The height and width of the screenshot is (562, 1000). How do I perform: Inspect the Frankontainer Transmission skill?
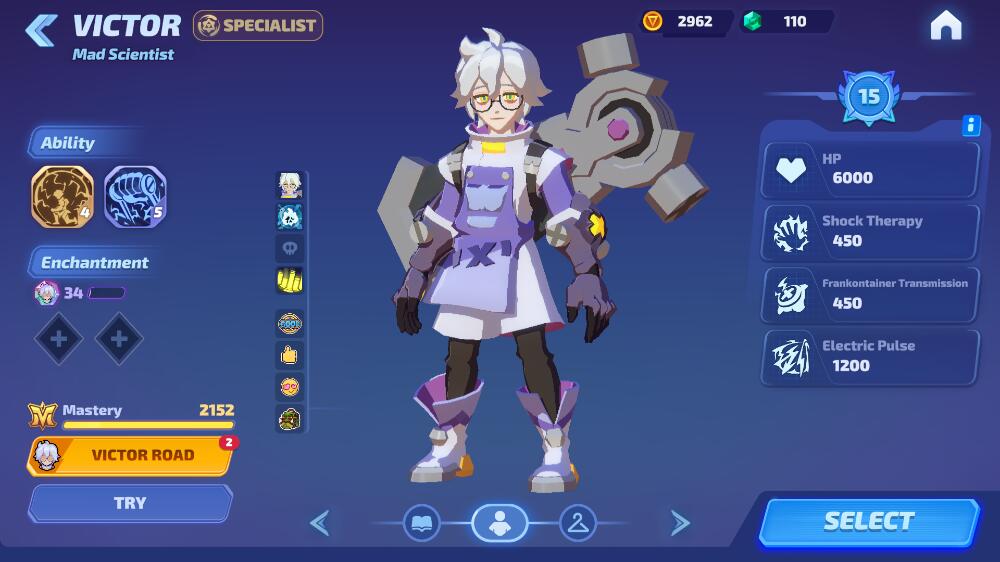tap(870, 293)
